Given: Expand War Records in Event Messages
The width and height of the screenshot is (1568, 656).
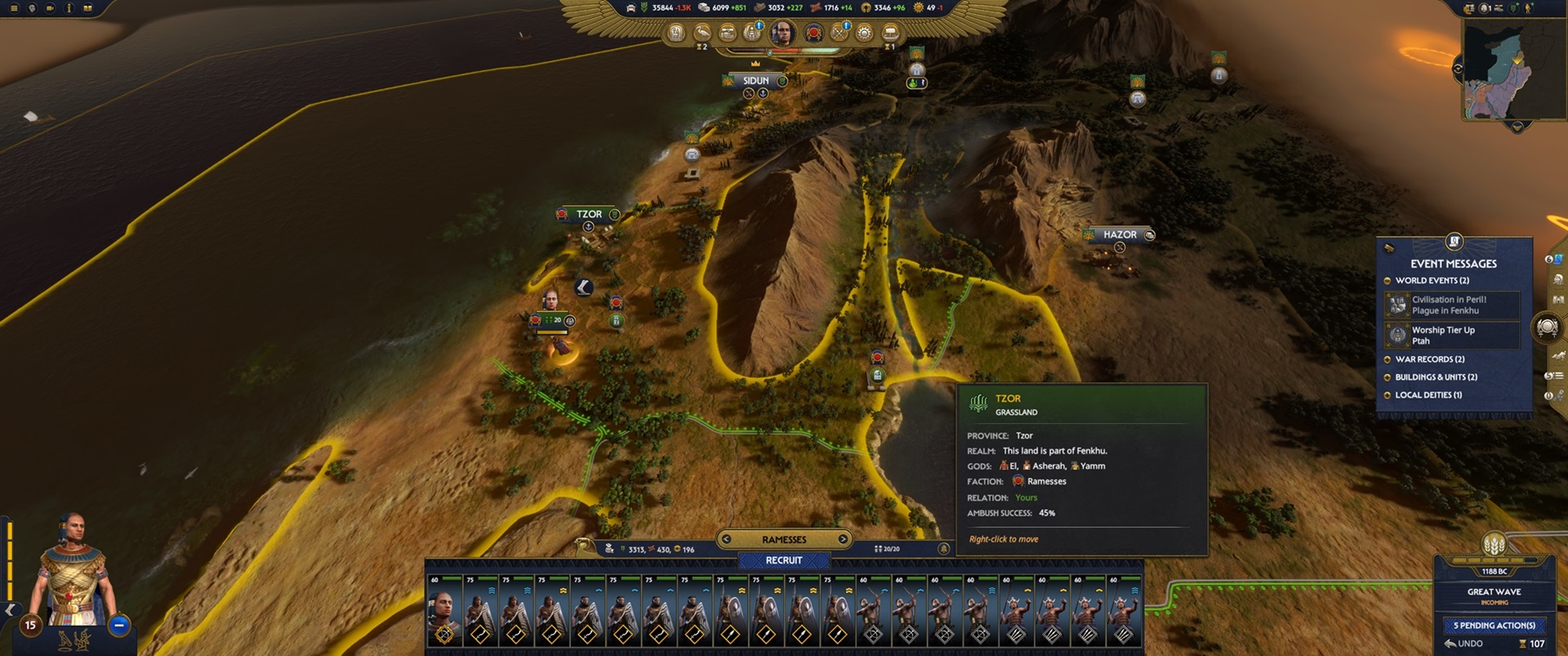Looking at the screenshot, I should (x=1386, y=359).
